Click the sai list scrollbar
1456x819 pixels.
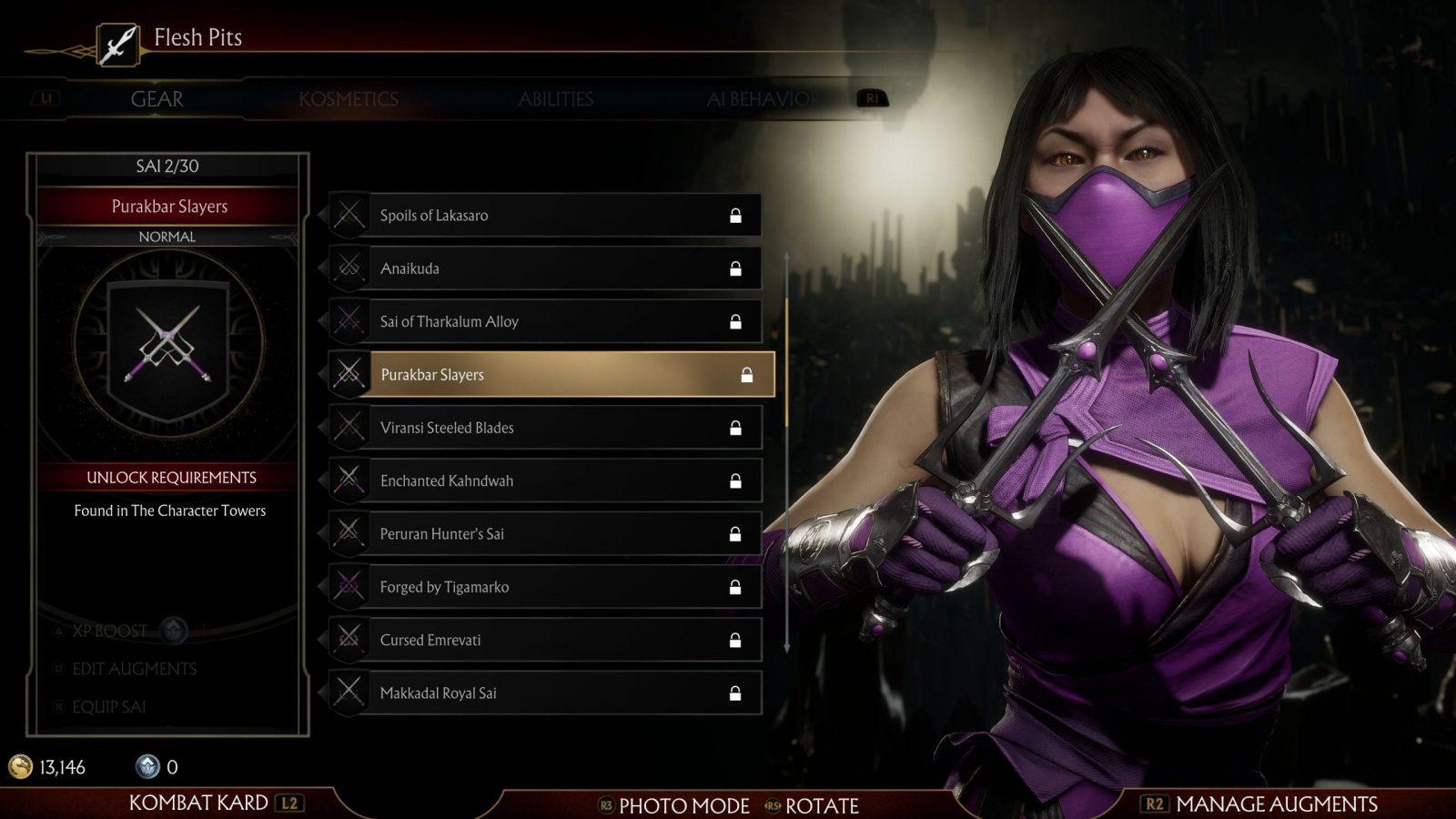point(786,362)
